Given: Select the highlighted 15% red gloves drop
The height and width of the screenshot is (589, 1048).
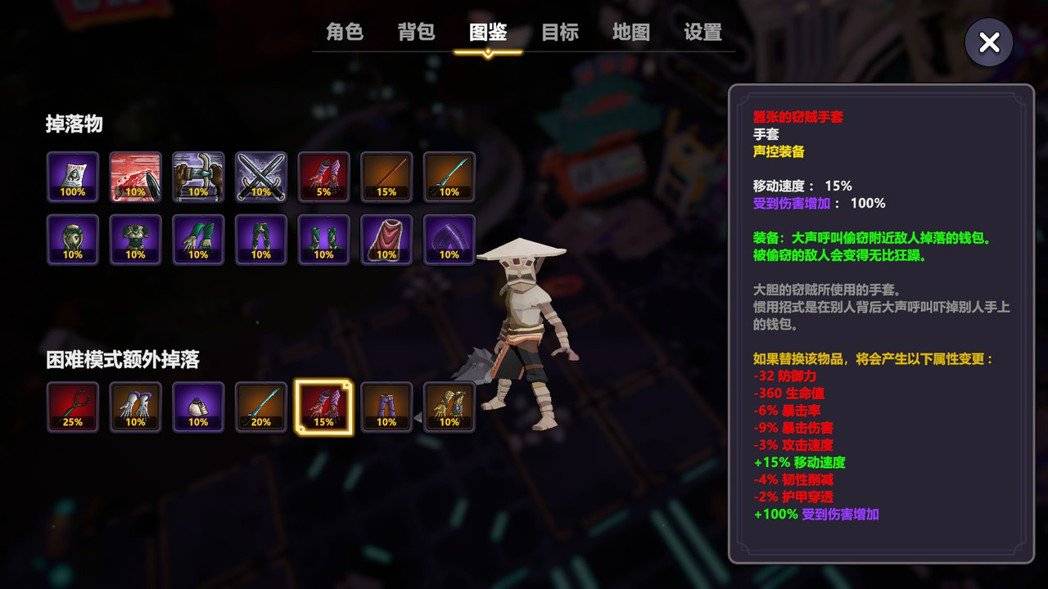Looking at the screenshot, I should pyautogui.click(x=324, y=407).
